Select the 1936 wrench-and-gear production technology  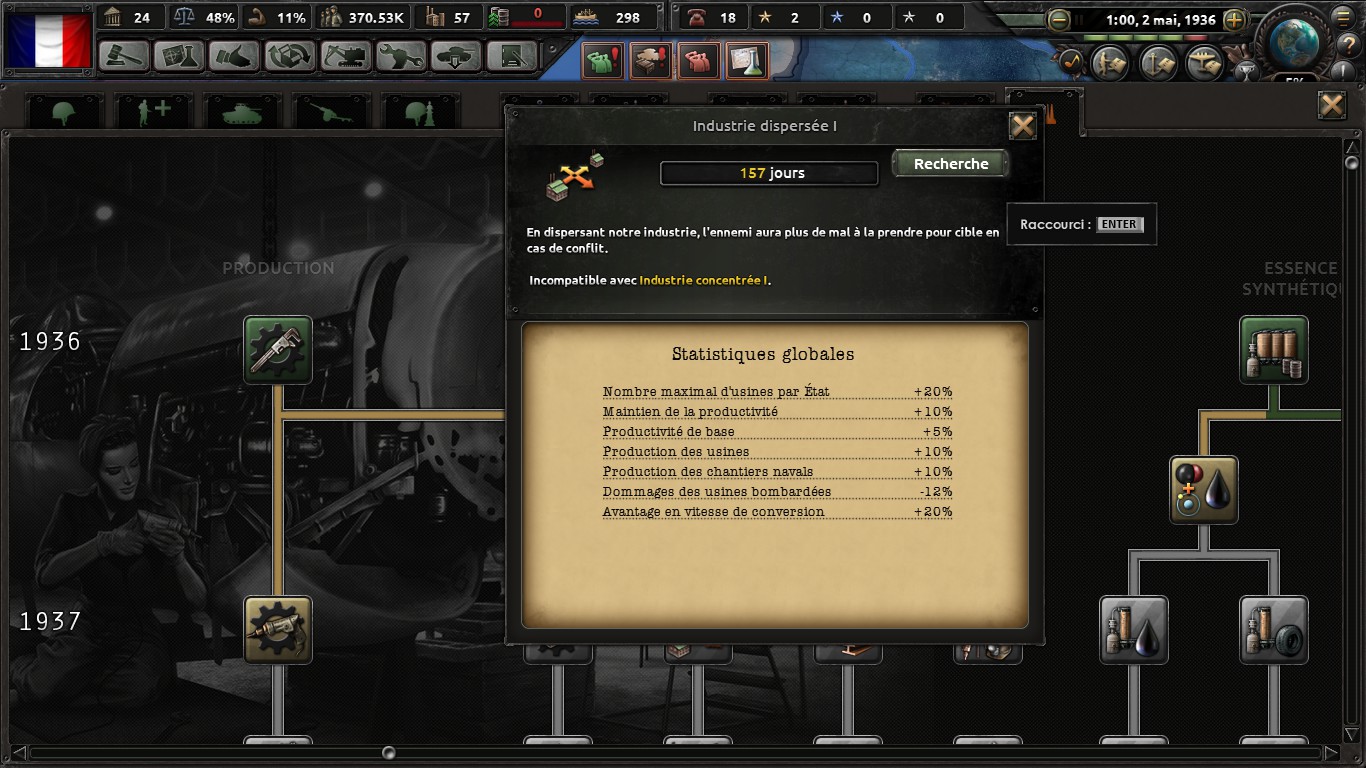(278, 350)
